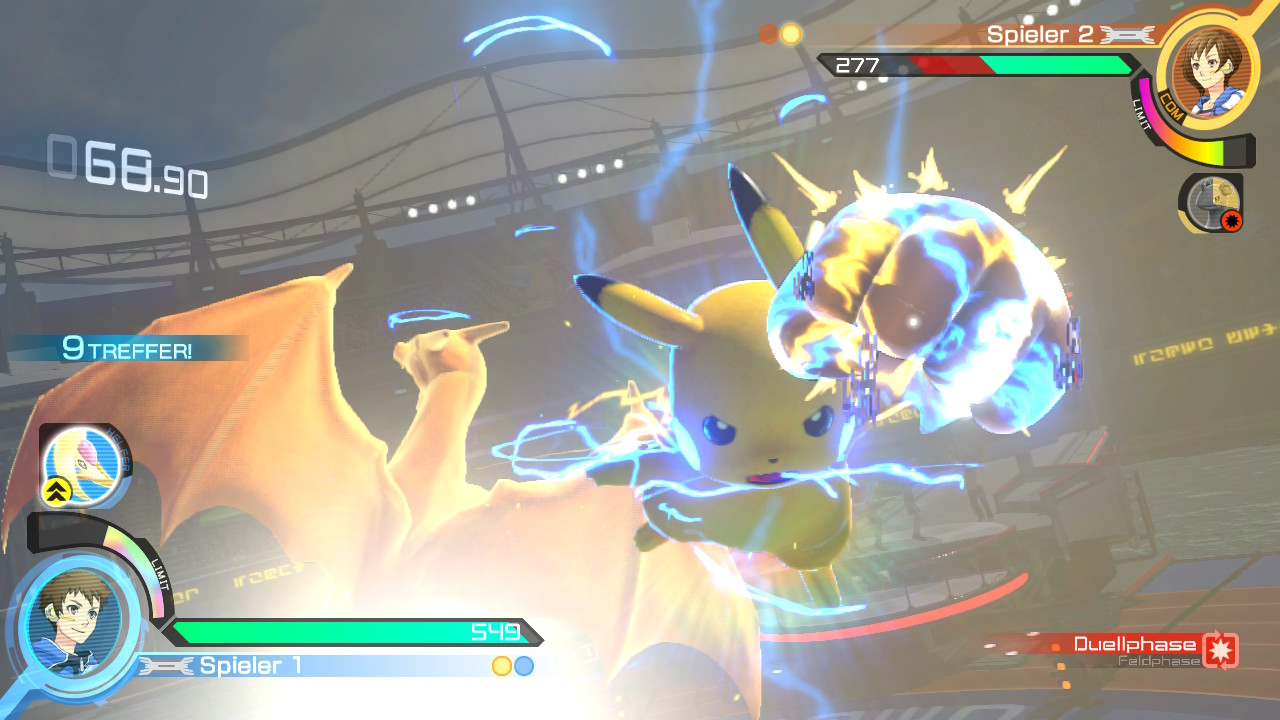Click the Spieler 2 trainer portrait
The image size is (1280, 720).
pyautogui.click(x=1208, y=68)
